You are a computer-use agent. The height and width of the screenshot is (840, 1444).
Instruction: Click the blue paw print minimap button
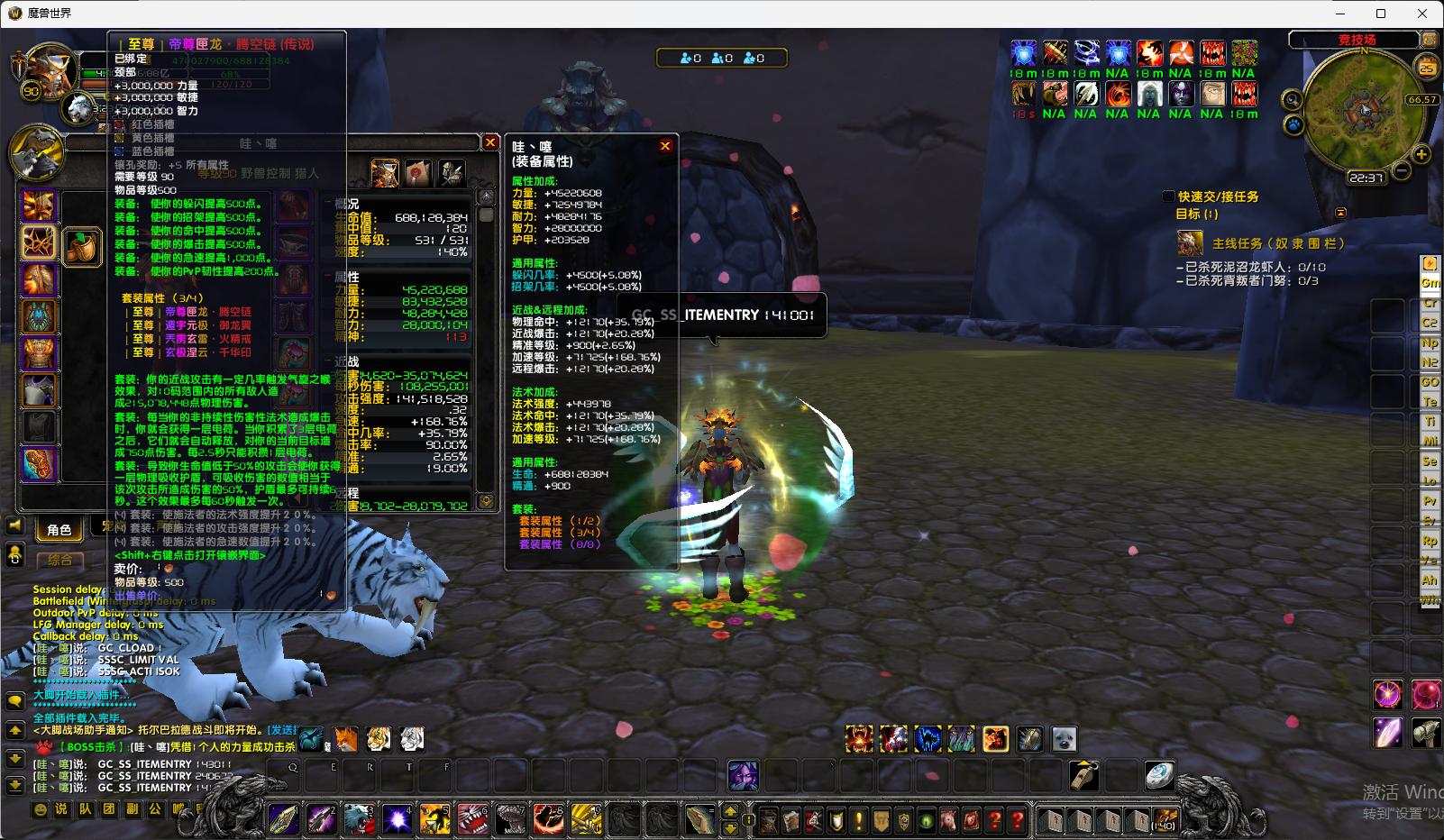(1293, 124)
